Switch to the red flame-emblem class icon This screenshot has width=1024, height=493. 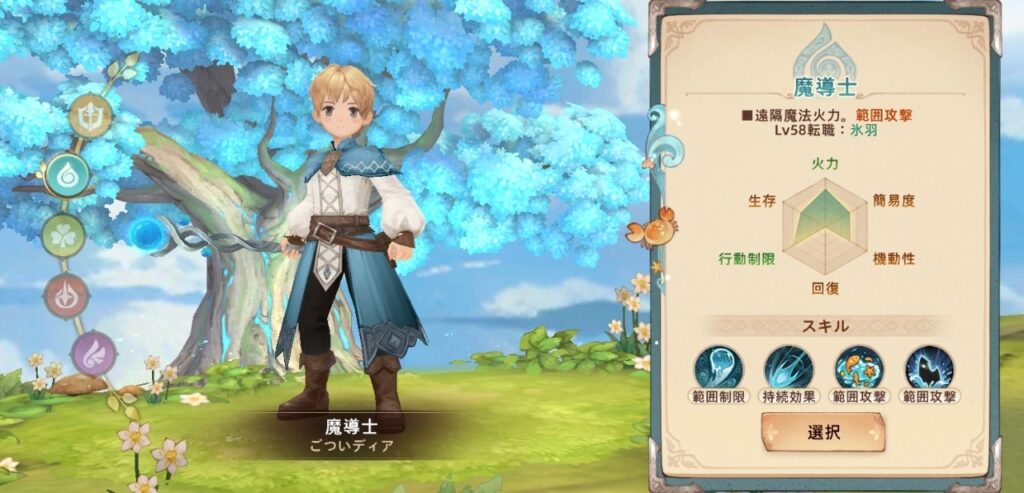[66, 296]
